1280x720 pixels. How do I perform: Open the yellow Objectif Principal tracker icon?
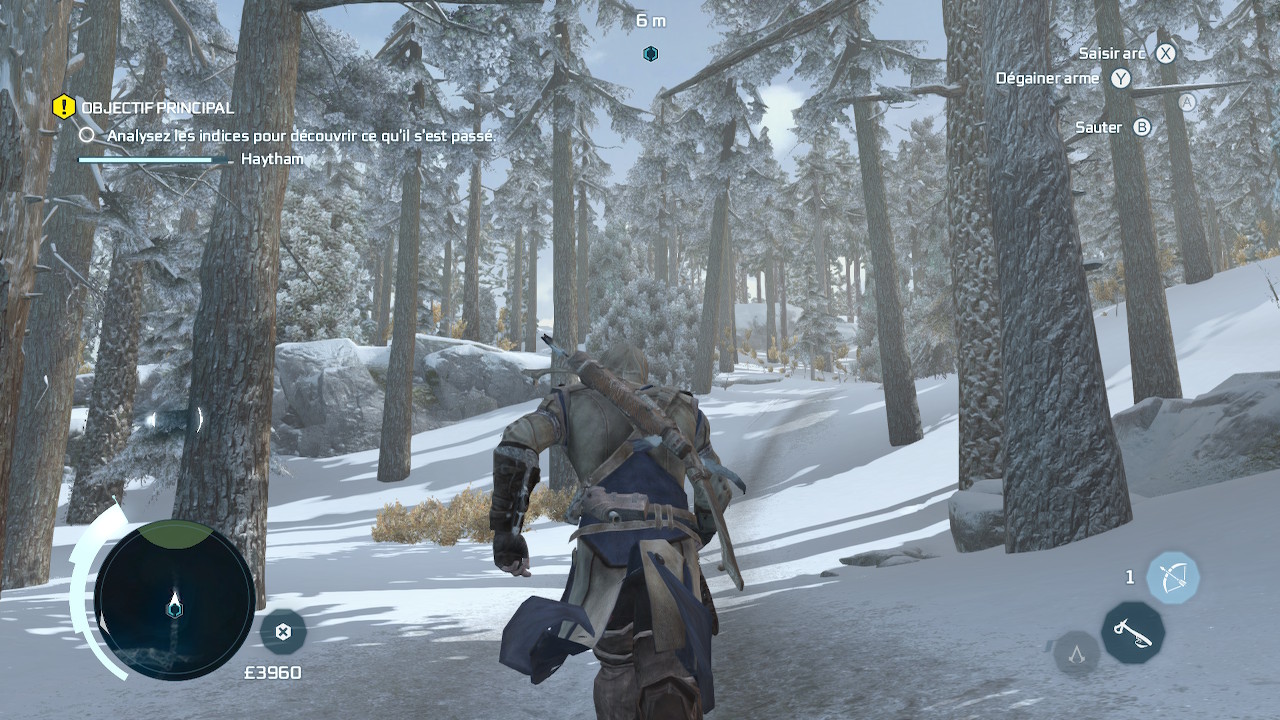tap(64, 106)
